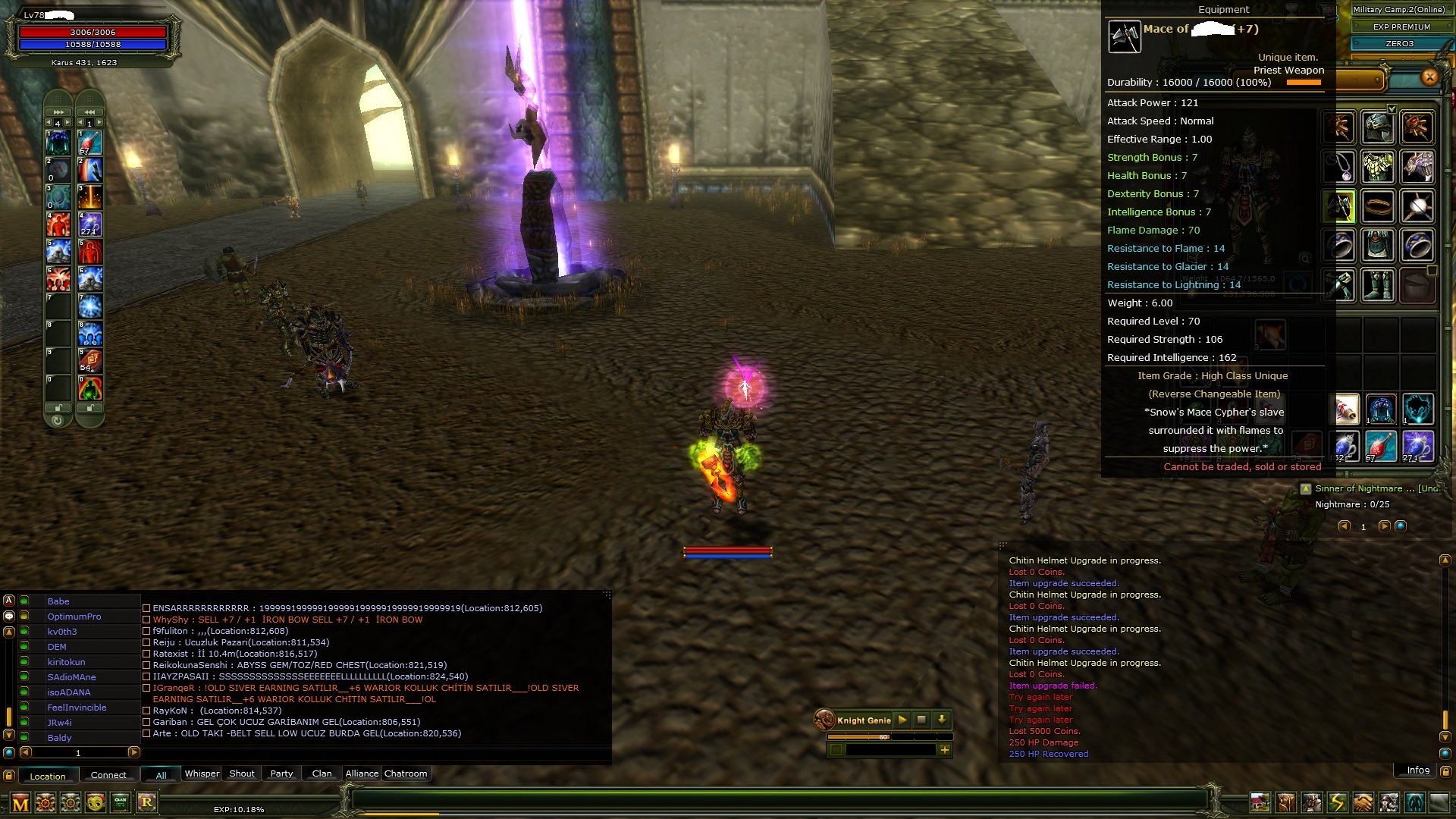Open the lightning skills icon near bottom right

coord(1337,803)
